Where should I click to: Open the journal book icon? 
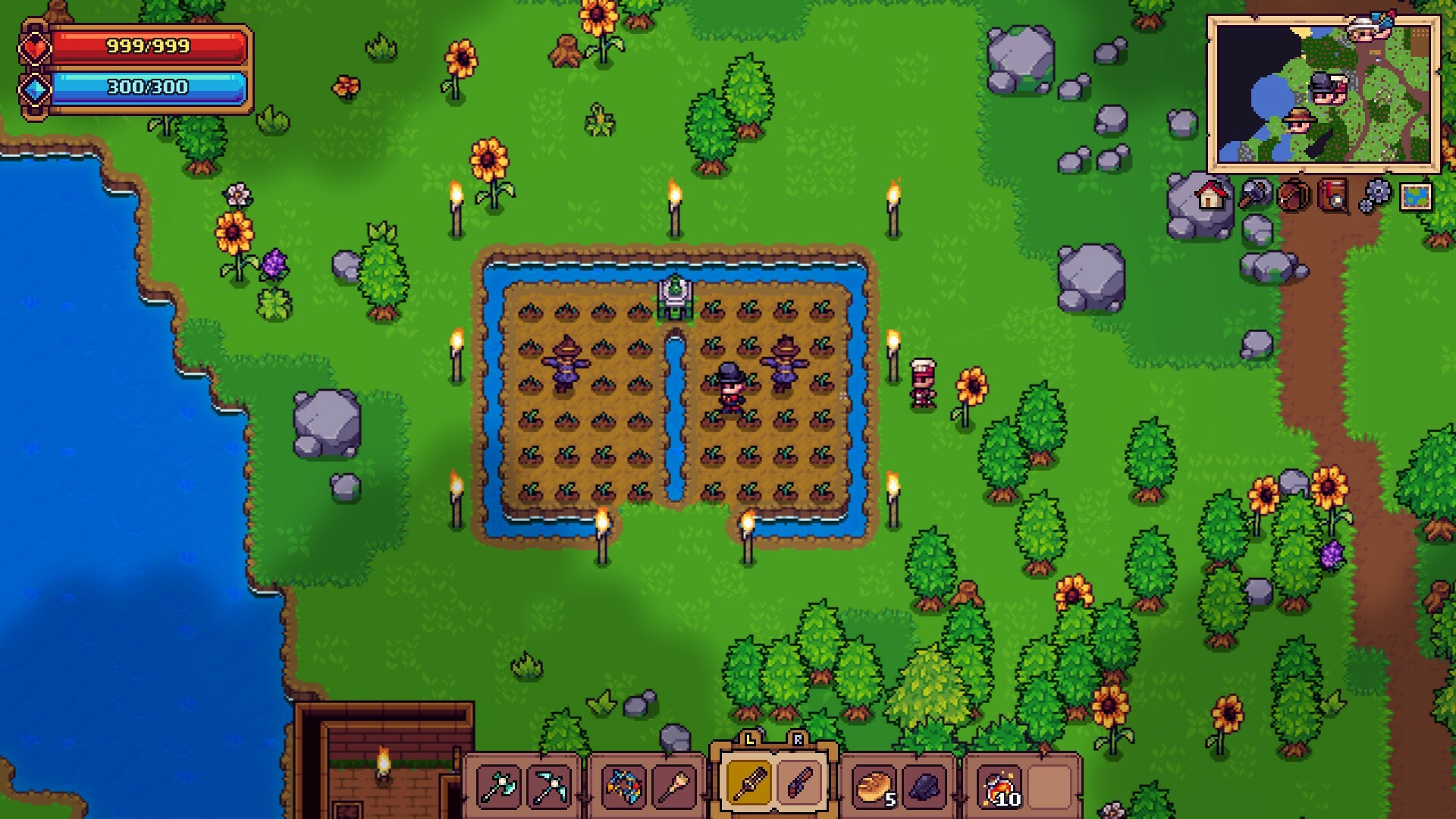click(x=1333, y=197)
